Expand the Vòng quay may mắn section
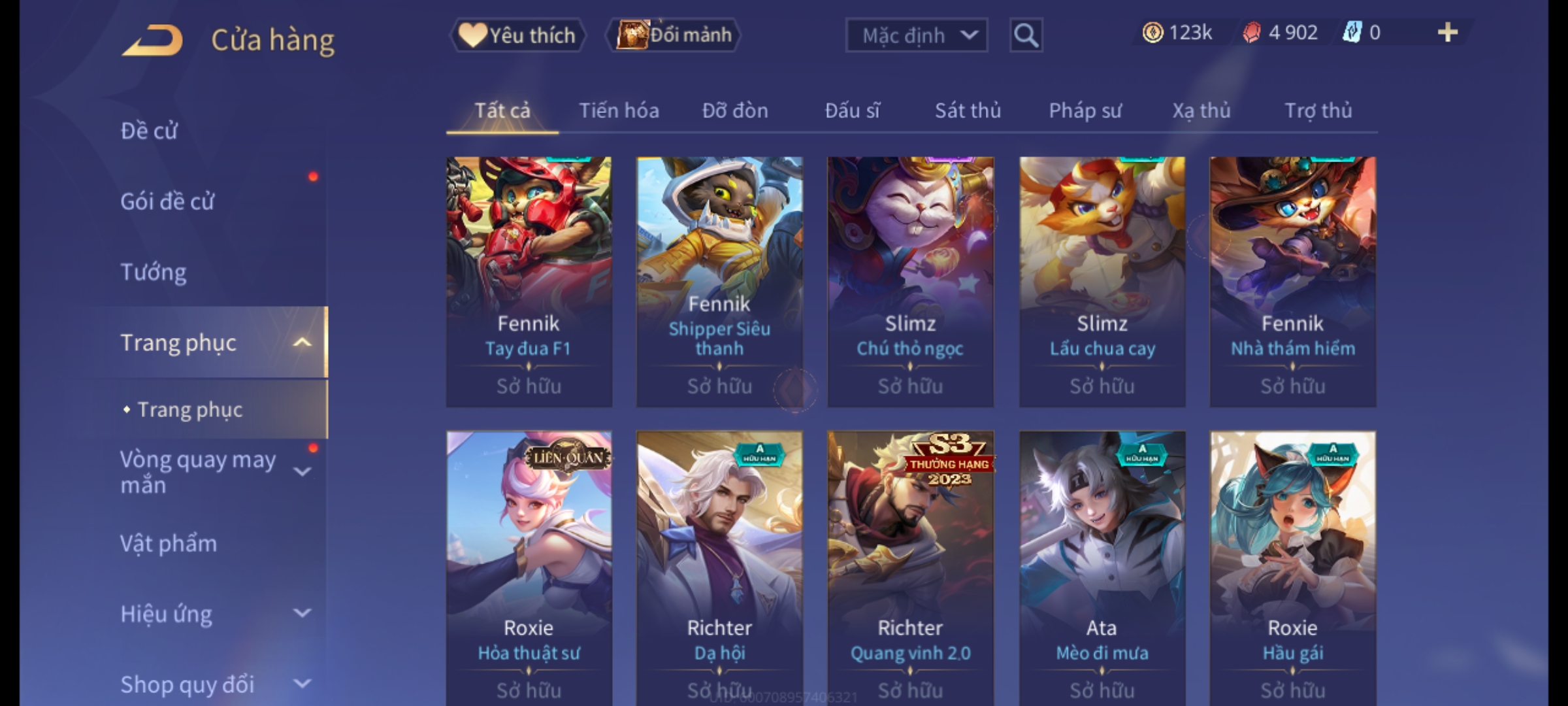1568x706 pixels. pos(302,472)
